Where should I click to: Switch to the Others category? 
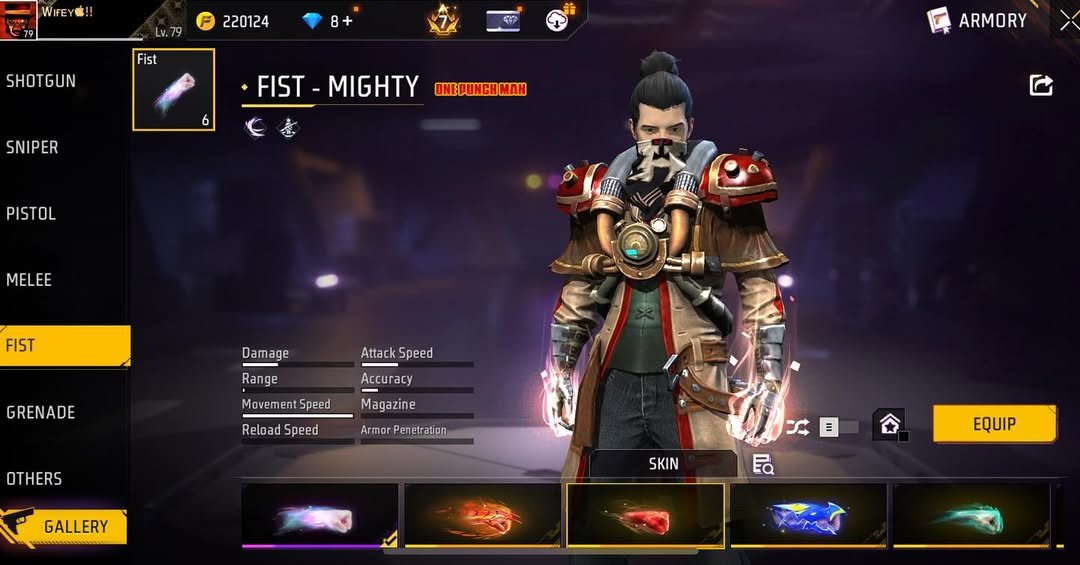point(34,478)
